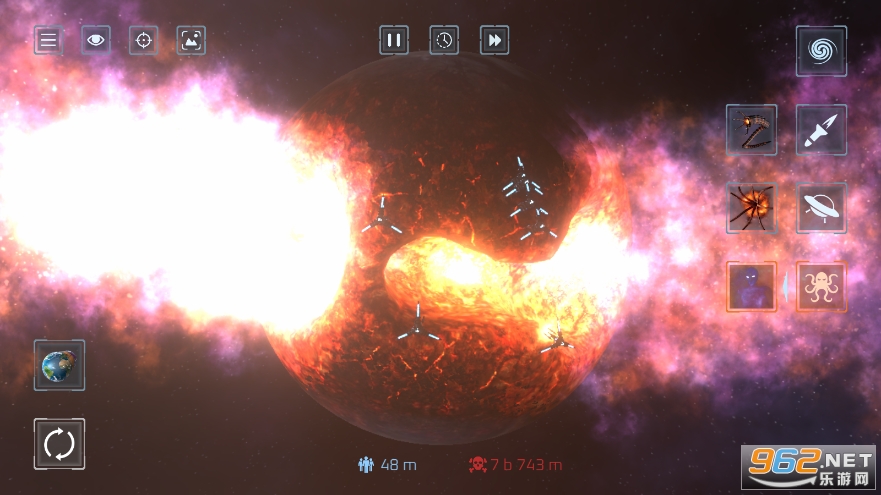Image resolution: width=881 pixels, height=495 pixels.
Task: Click the clock time control
Action: pos(444,40)
